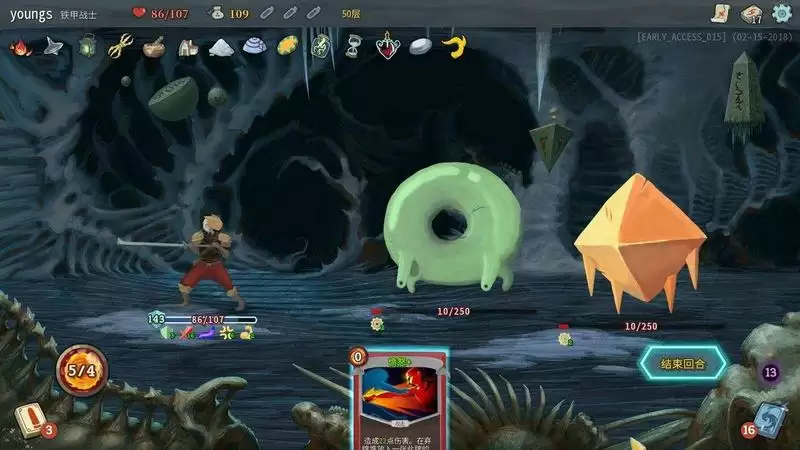Open the settings gear menu

pos(782,13)
